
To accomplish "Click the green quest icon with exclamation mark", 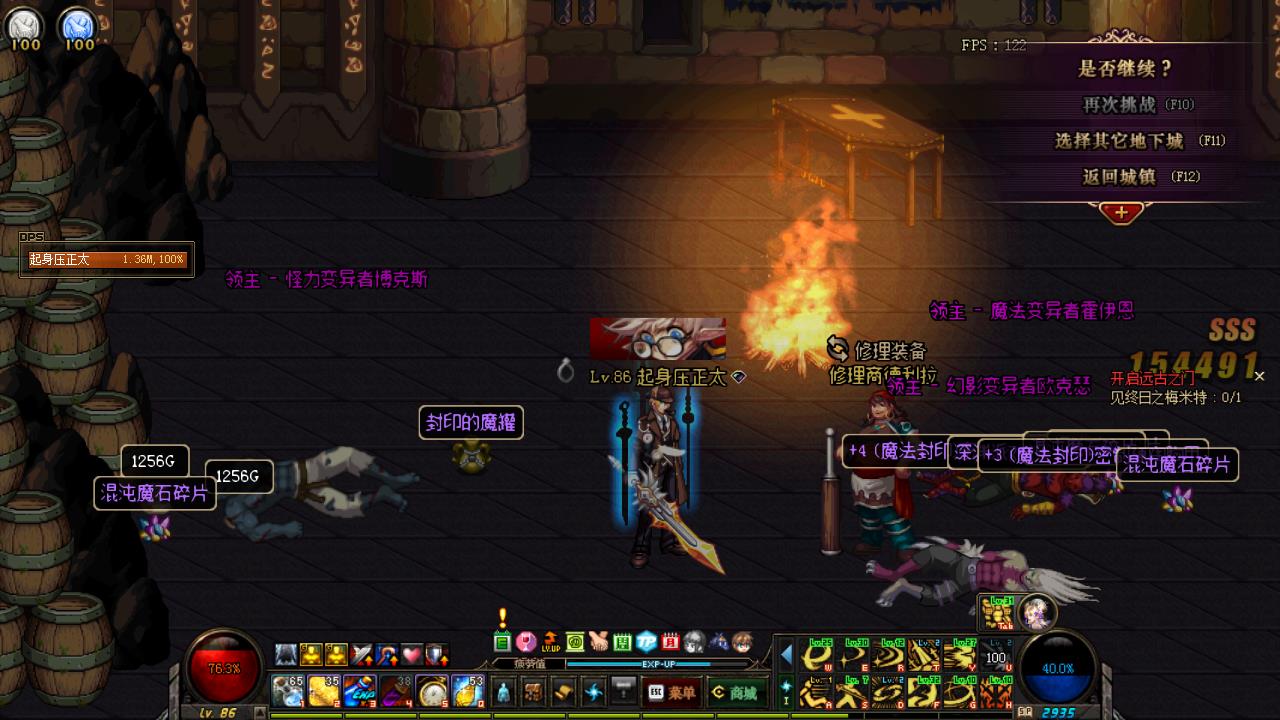I will pos(502,641).
